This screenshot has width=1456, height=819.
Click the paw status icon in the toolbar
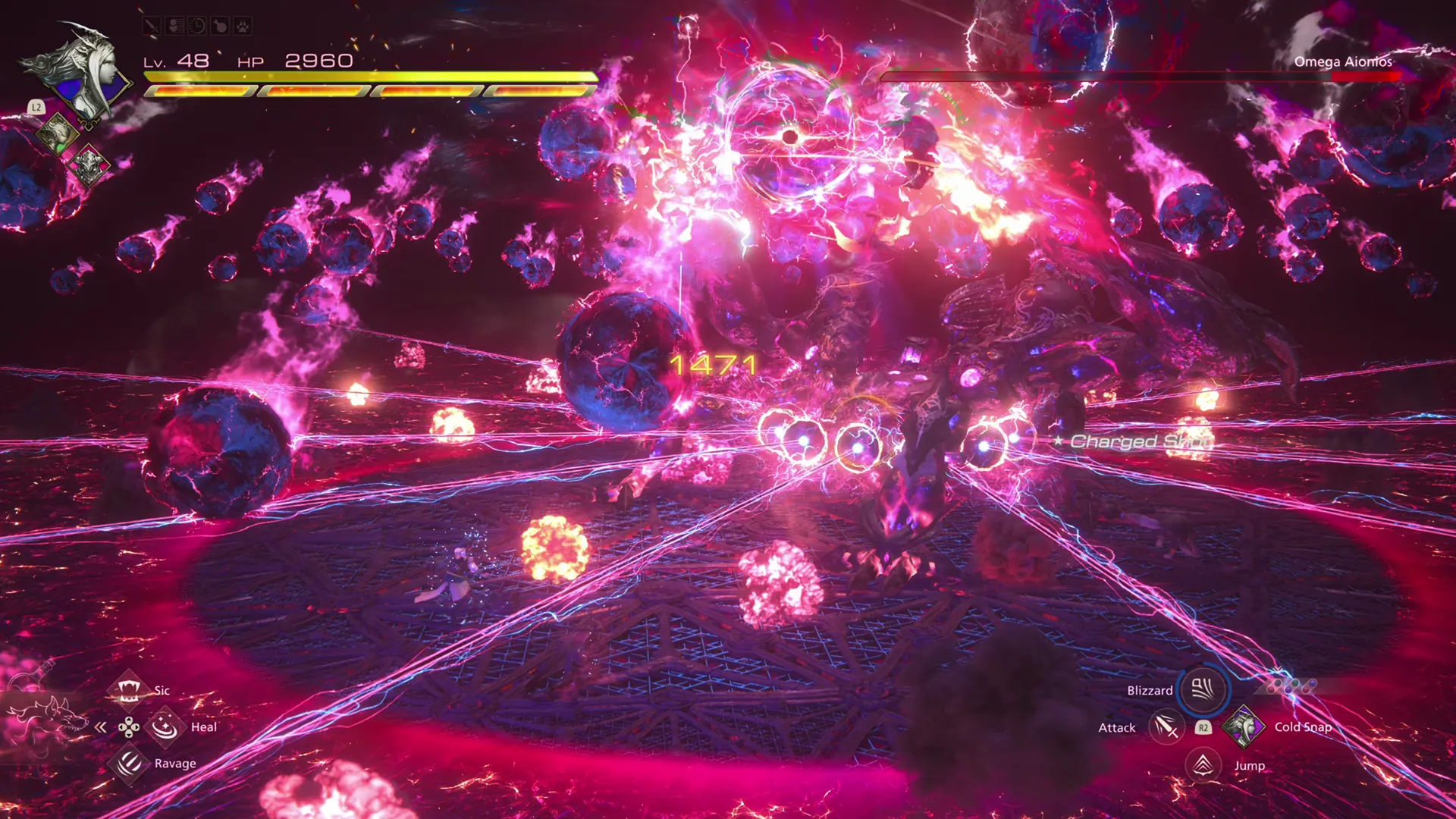[242, 26]
